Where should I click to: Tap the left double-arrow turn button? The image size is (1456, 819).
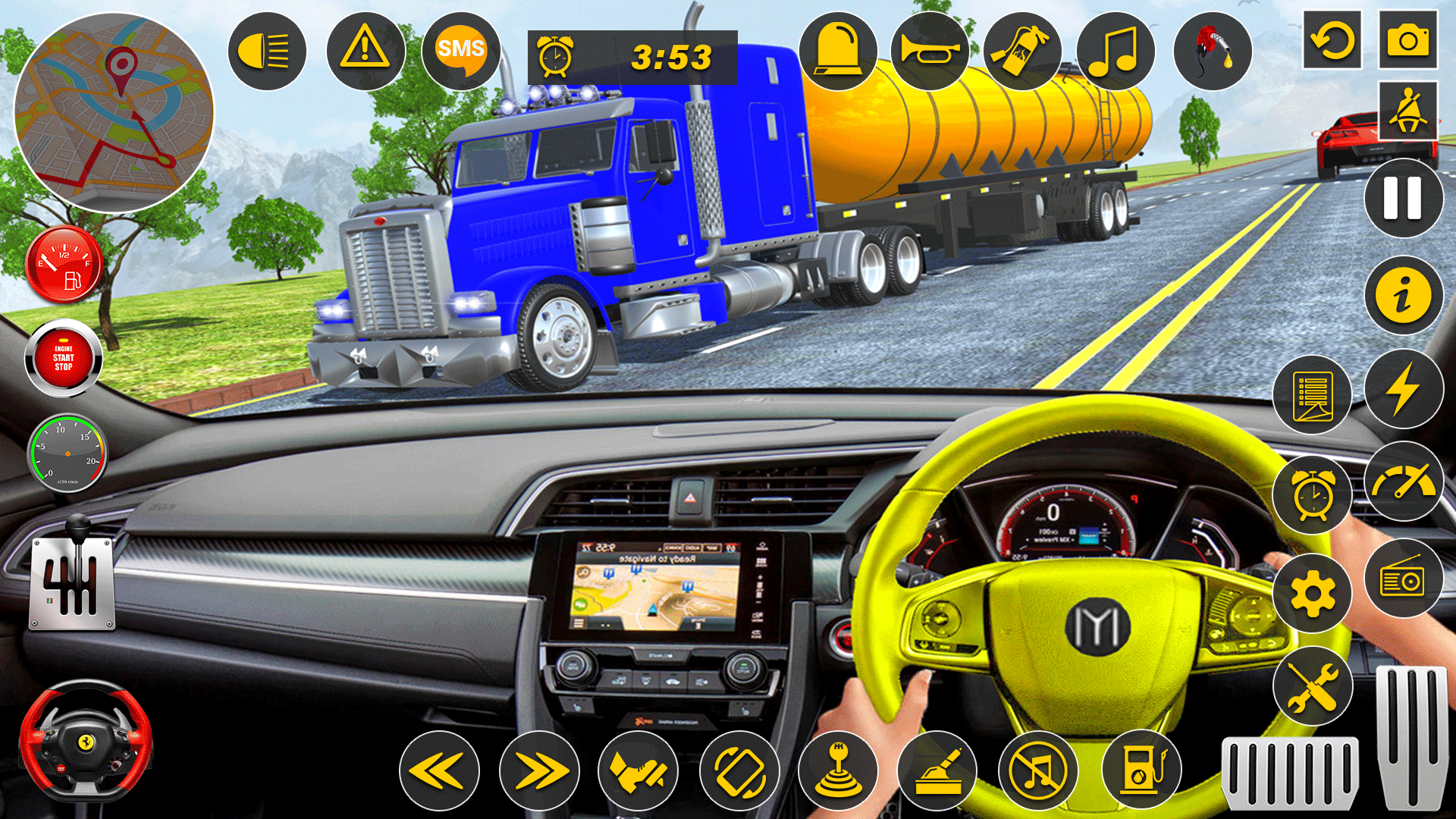click(439, 771)
